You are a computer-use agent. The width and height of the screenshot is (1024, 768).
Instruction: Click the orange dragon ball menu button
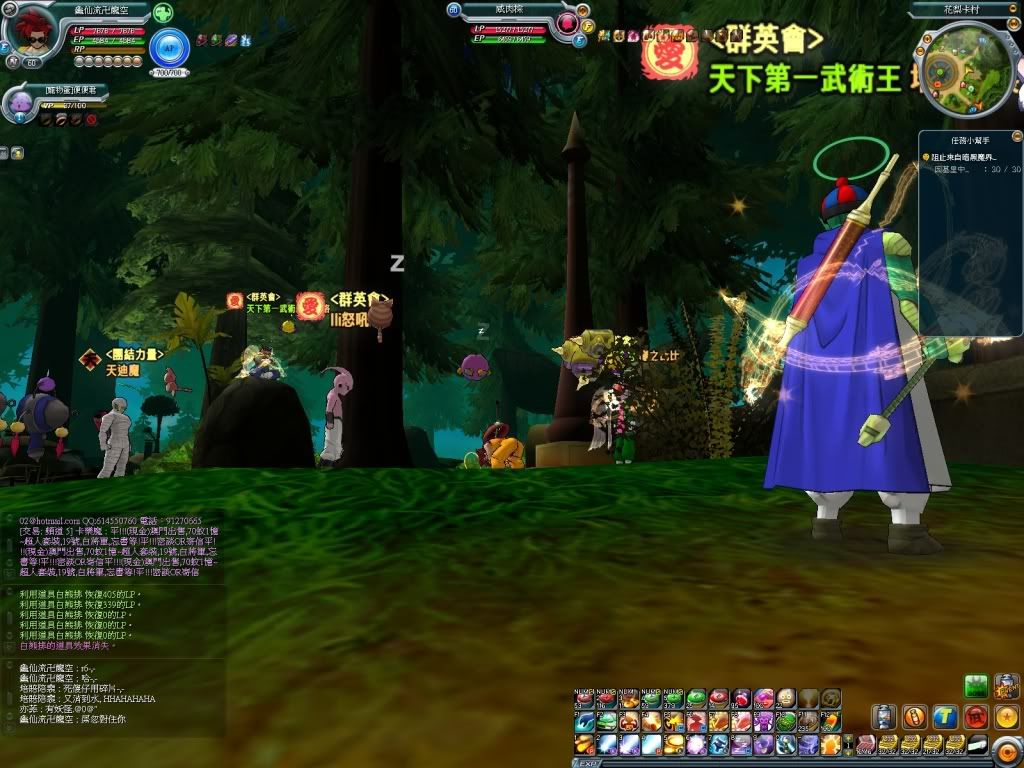point(1007,716)
